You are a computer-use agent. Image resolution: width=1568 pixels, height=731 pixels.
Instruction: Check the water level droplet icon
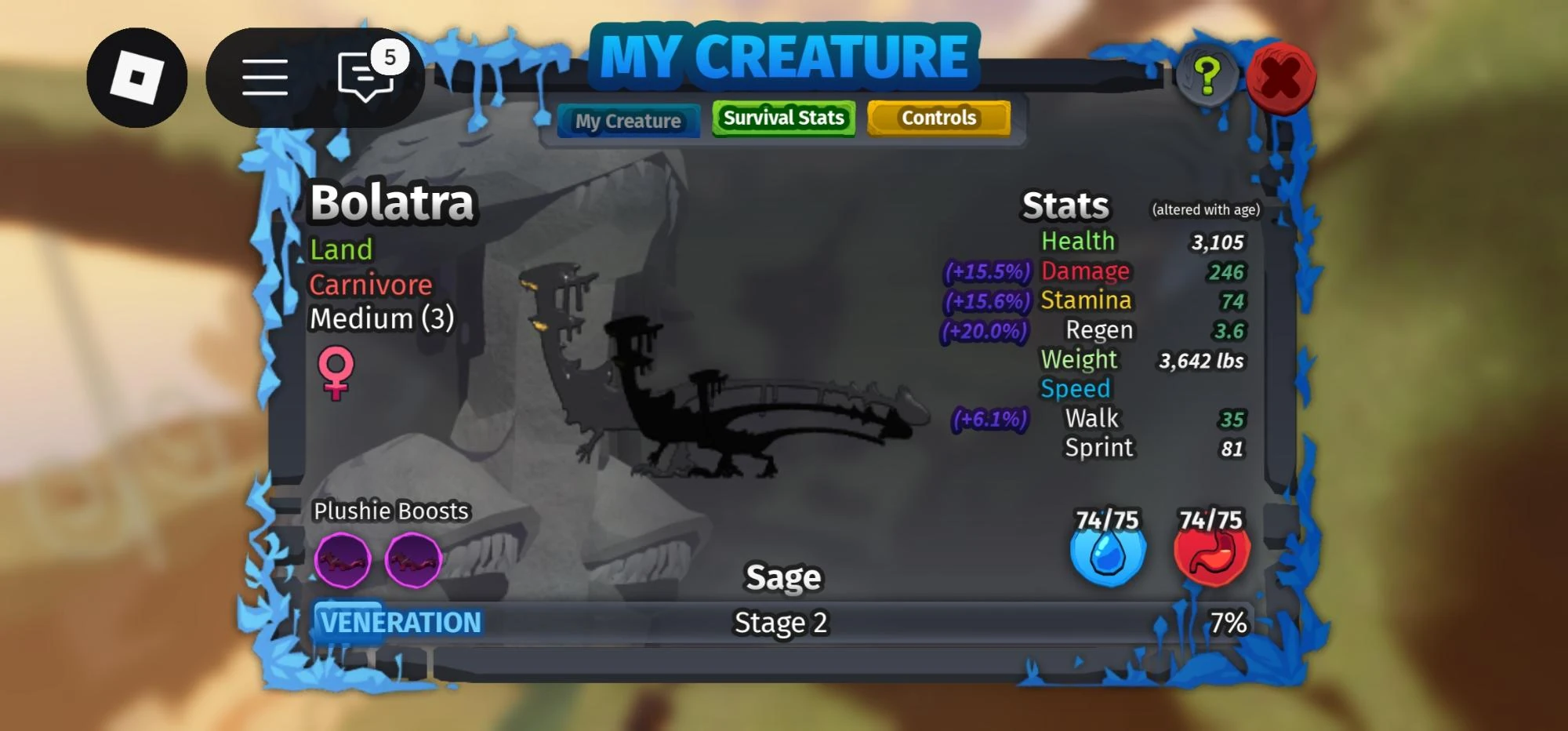pos(1109,551)
